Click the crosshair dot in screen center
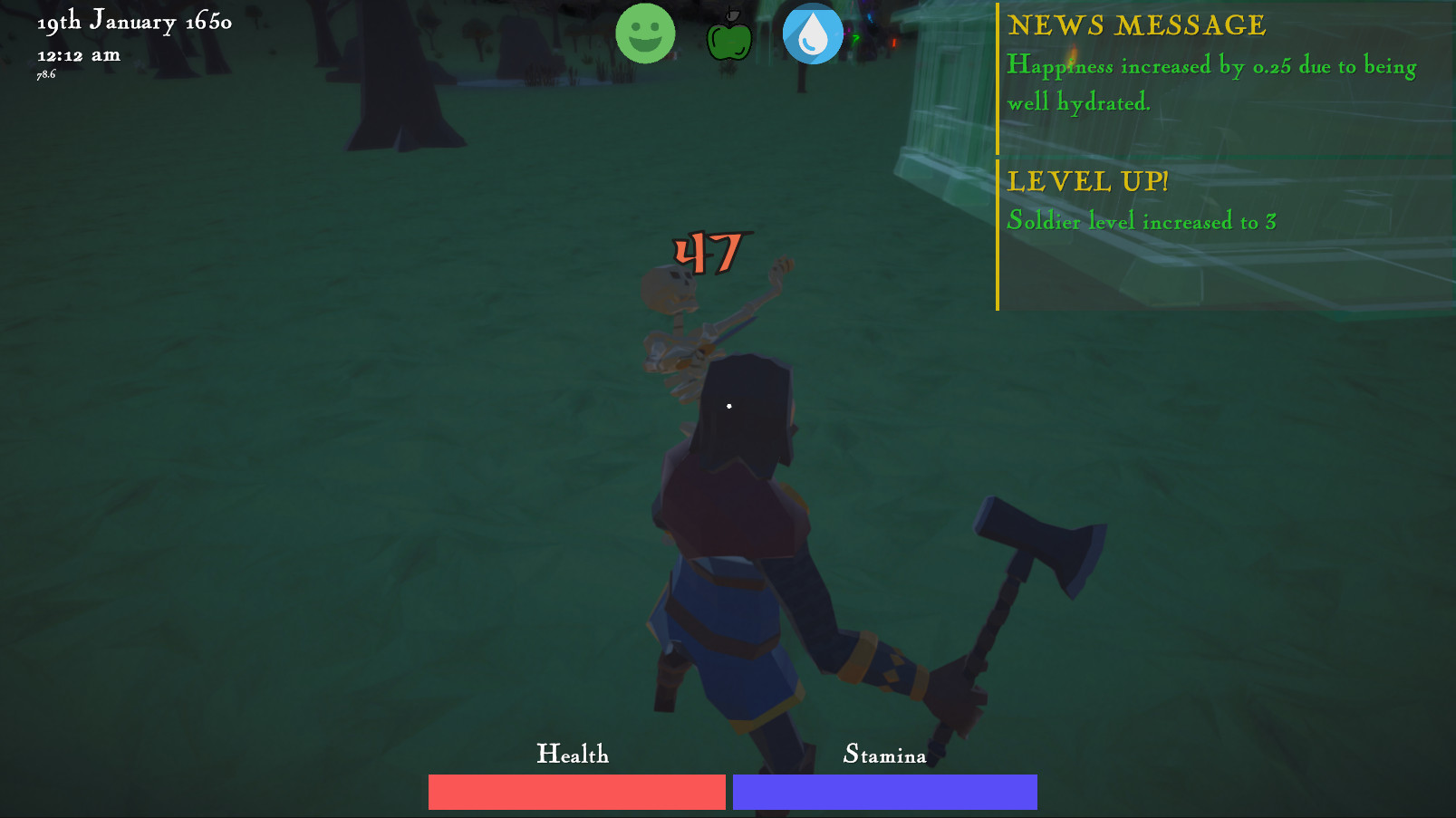 click(729, 406)
